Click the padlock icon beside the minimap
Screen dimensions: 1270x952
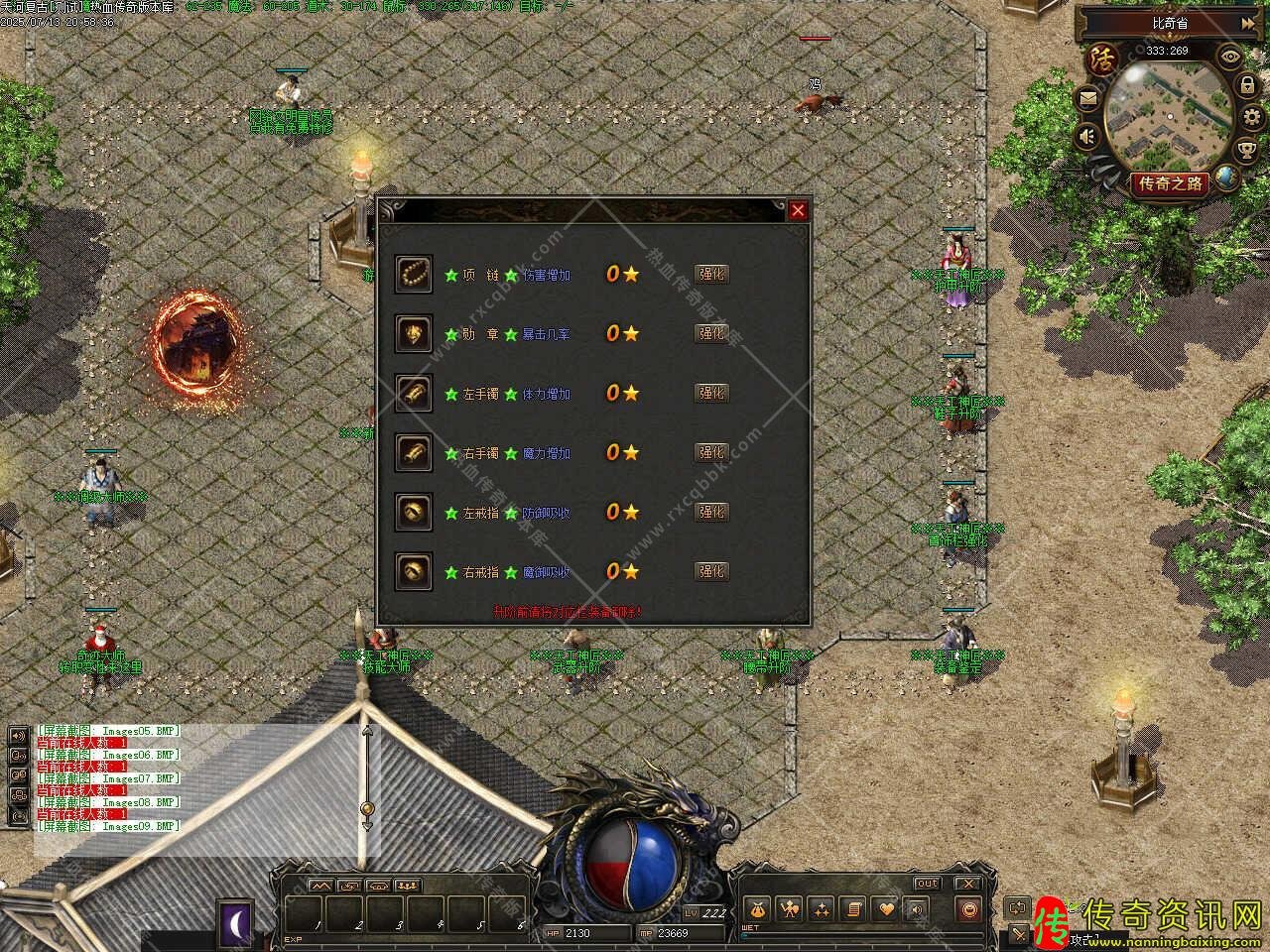pos(1246,87)
